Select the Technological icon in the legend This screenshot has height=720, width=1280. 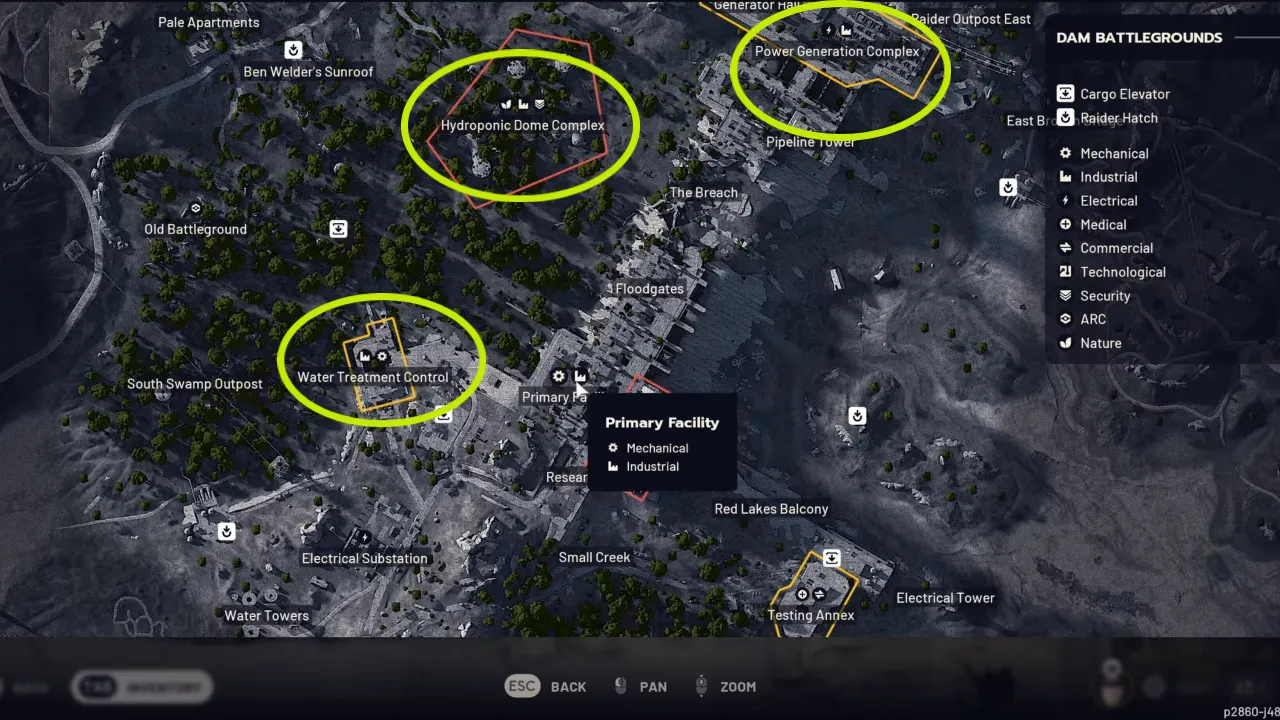[1065, 271]
